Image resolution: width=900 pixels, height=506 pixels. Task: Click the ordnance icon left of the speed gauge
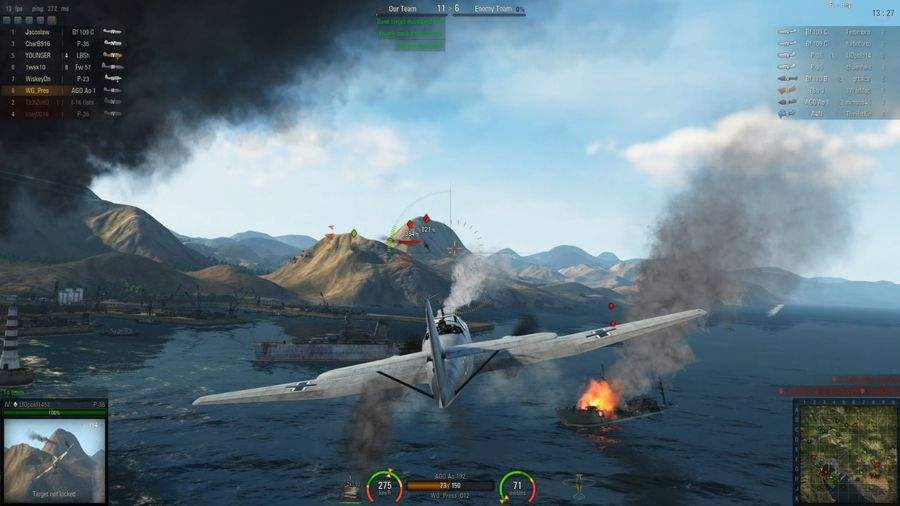pyautogui.click(x=351, y=488)
